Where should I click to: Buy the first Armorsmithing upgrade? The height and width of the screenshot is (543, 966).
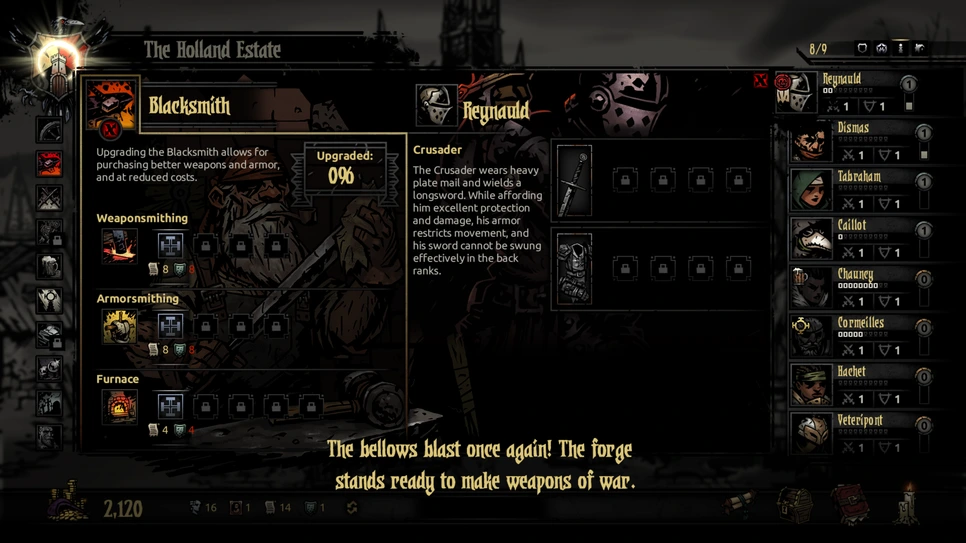click(x=170, y=326)
